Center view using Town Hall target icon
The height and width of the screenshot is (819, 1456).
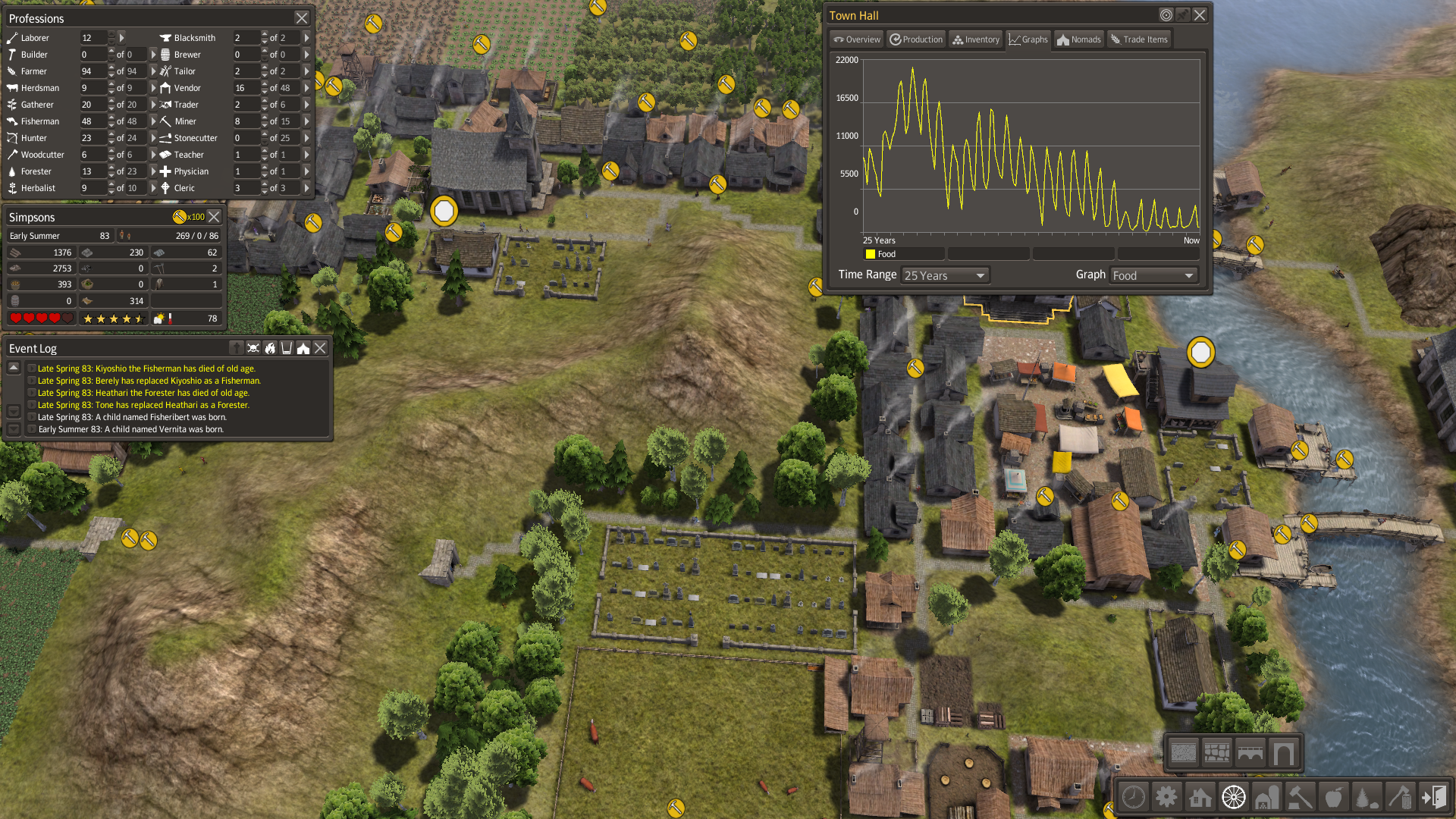coord(1166,15)
